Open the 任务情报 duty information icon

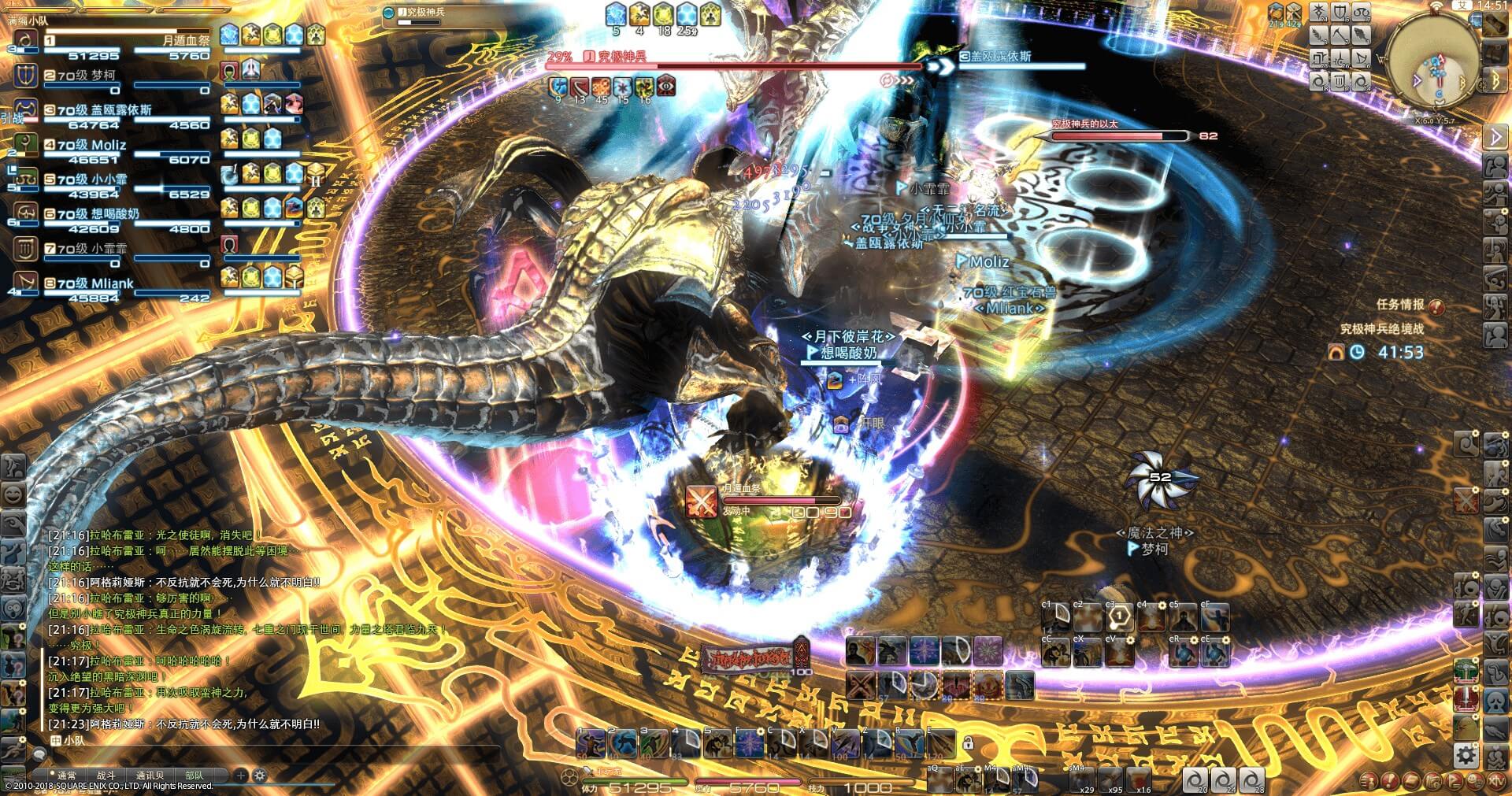click(1436, 305)
